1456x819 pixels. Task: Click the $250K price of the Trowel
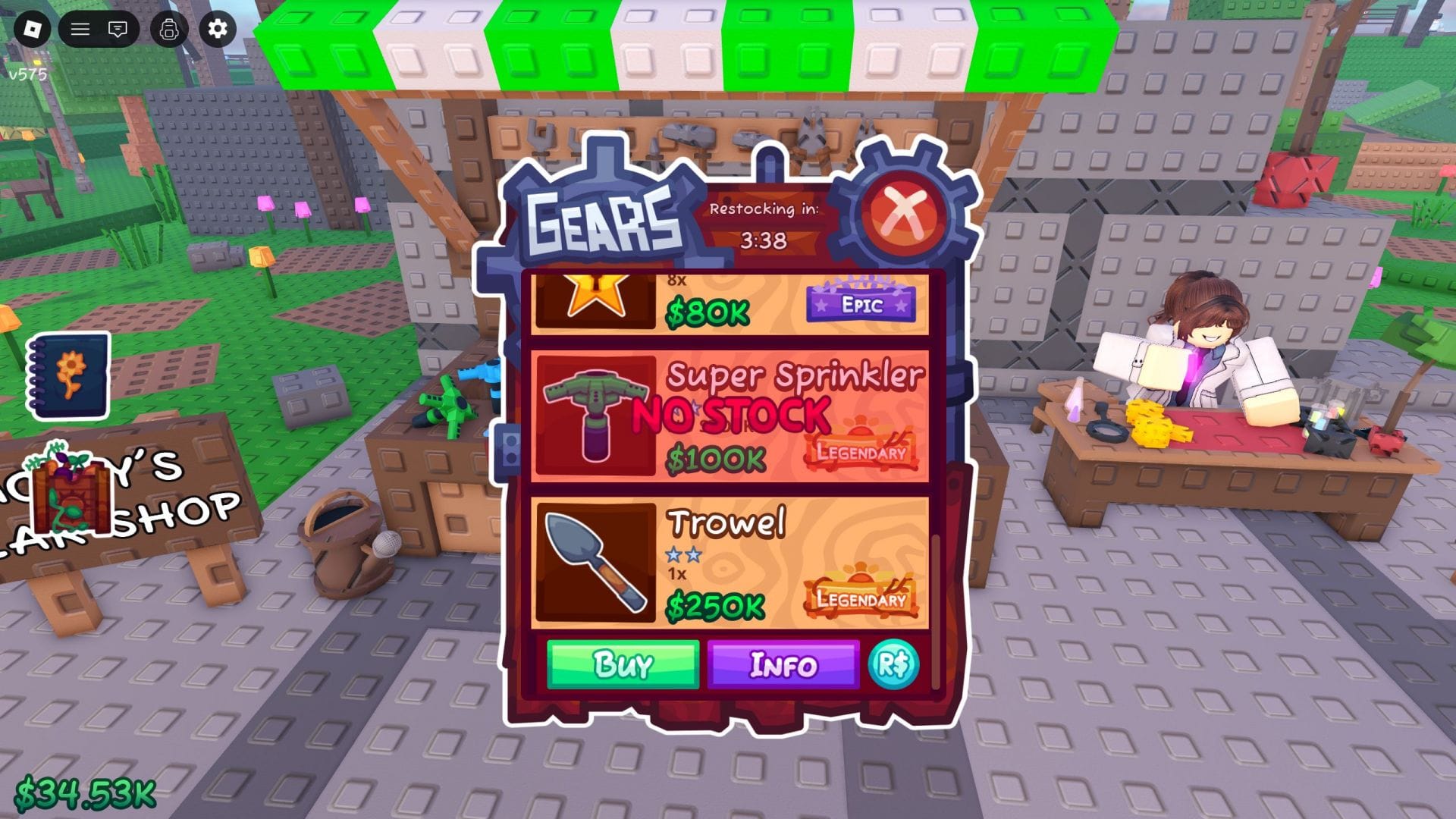pyautogui.click(x=716, y=604)
